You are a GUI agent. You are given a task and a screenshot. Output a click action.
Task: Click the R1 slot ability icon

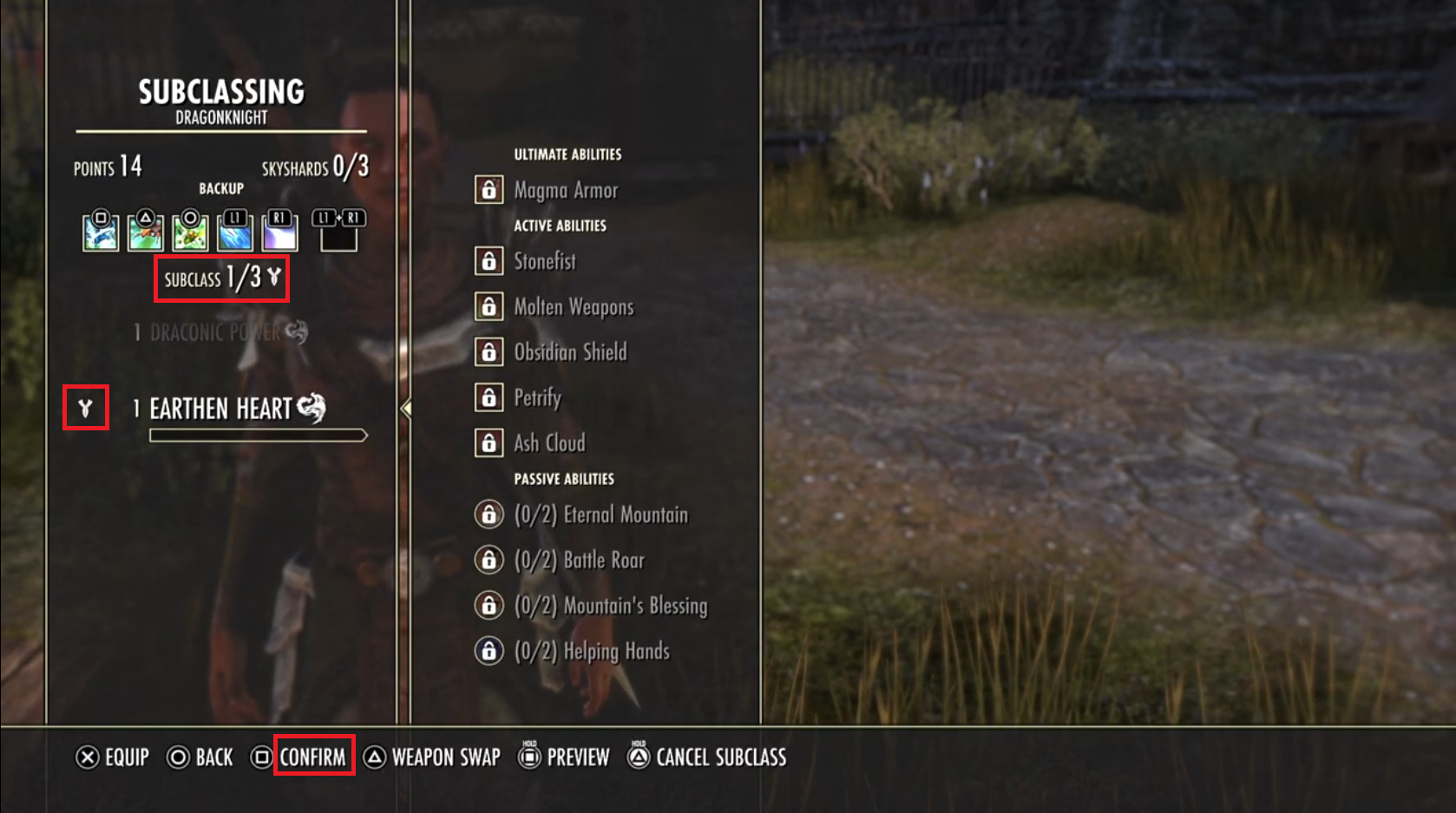(281, 233)
